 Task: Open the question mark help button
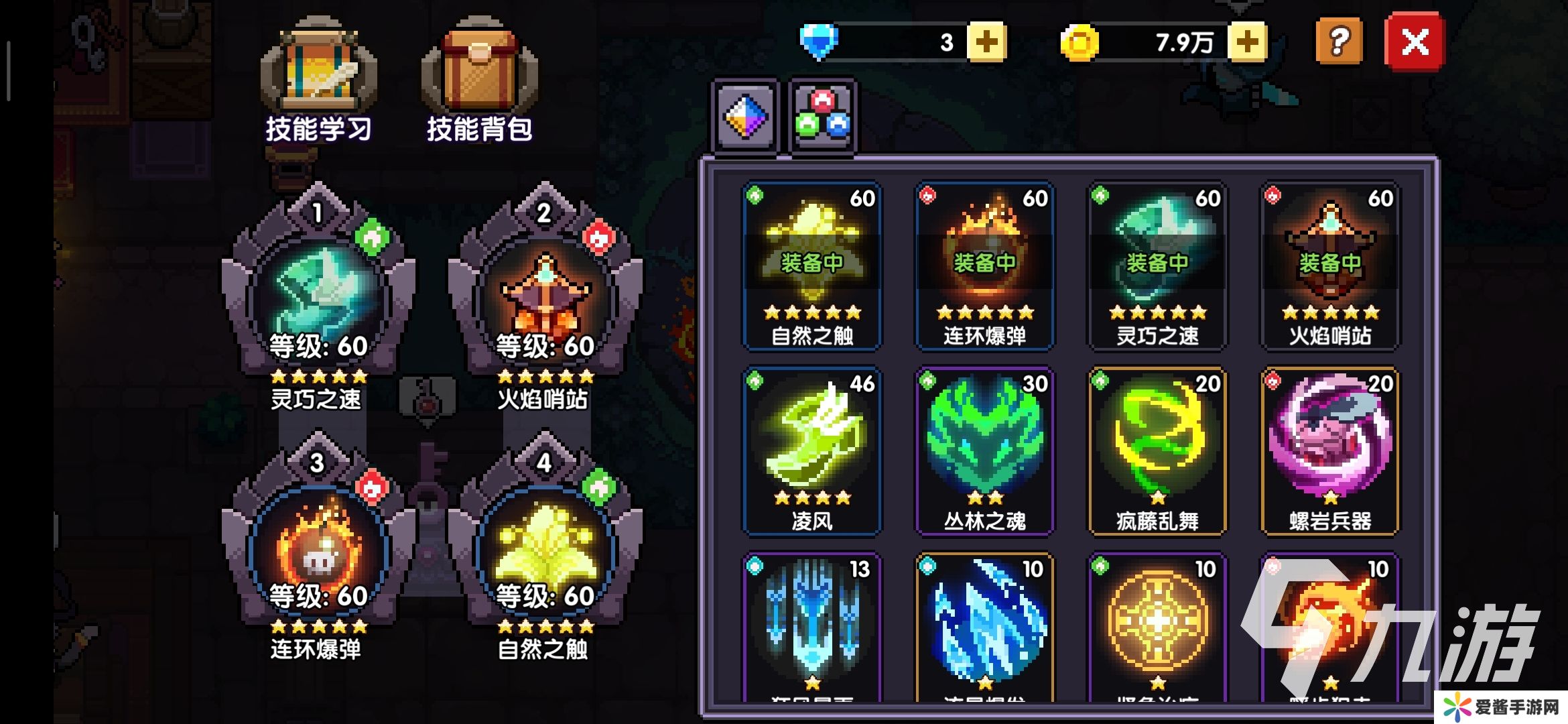[x=1338, y=42]
